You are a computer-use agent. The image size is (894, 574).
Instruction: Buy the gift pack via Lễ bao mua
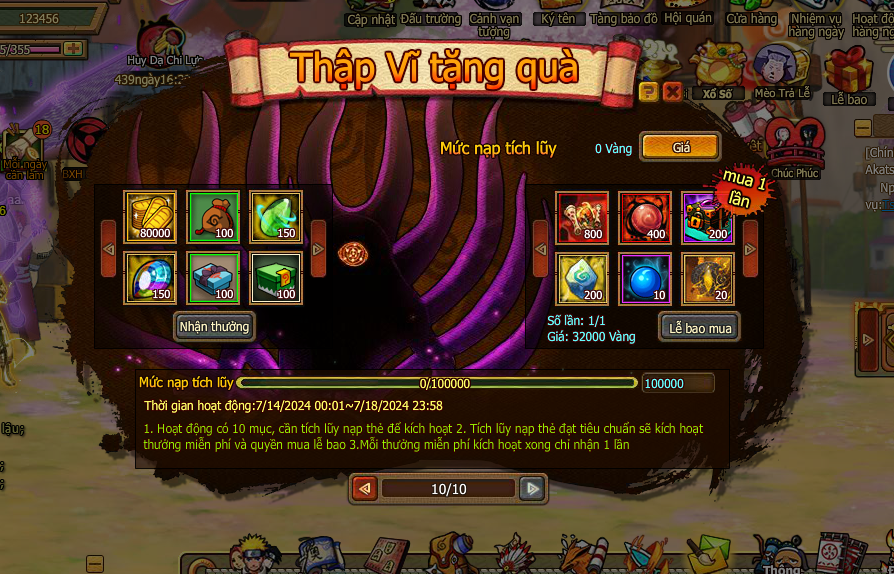[x=700, y=328]
